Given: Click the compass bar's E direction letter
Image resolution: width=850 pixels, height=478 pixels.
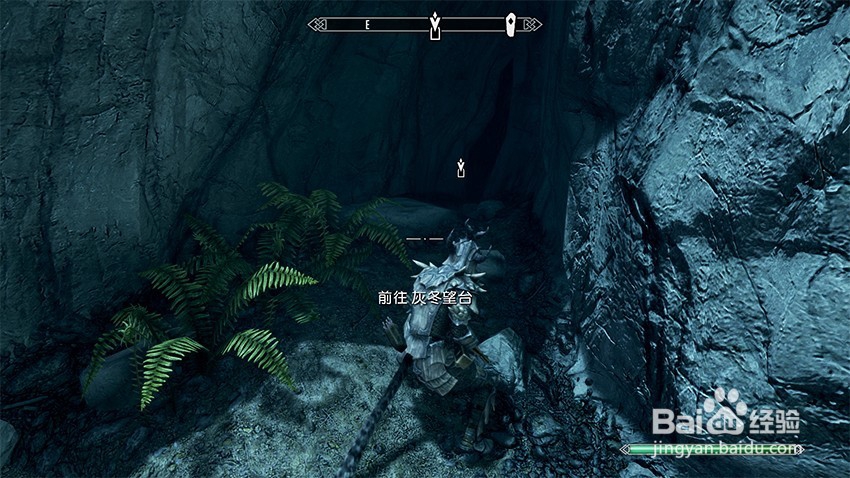Looking at the screenshot, I should [x=368, y=24].
